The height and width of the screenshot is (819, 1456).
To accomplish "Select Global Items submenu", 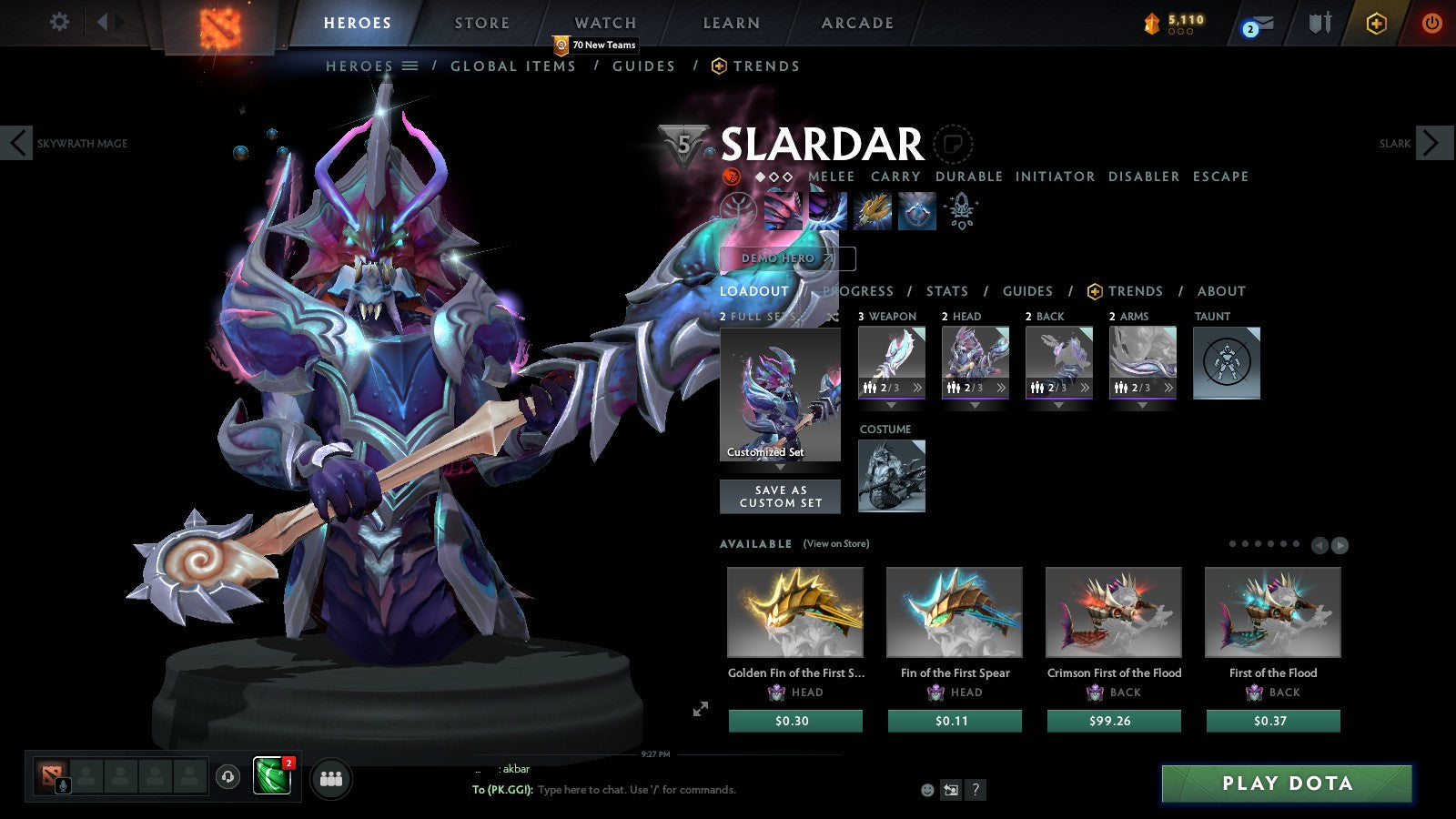I will tap(513, 66).
